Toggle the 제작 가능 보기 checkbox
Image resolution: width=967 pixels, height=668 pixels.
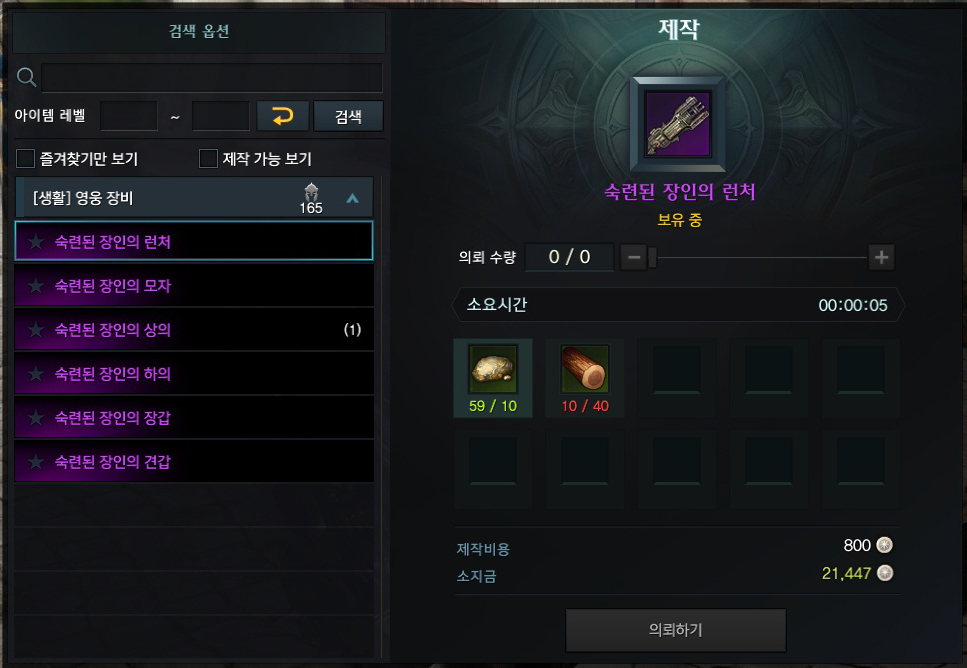pos(208,159)
